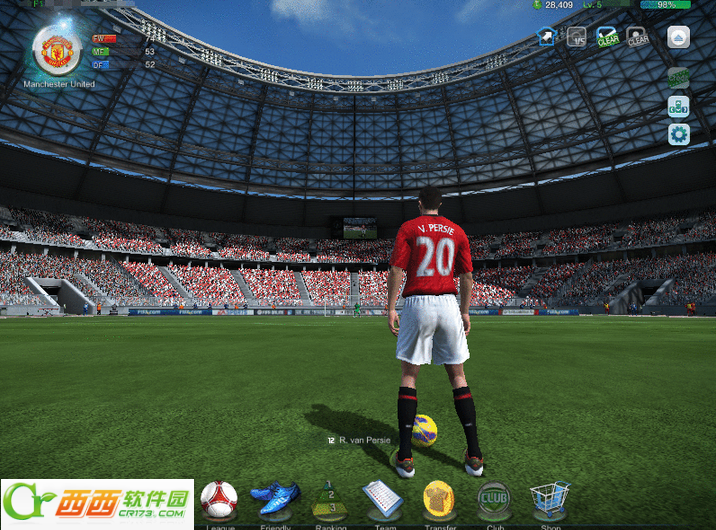
Task: Click the VS match icon
Action: [577, 37]
